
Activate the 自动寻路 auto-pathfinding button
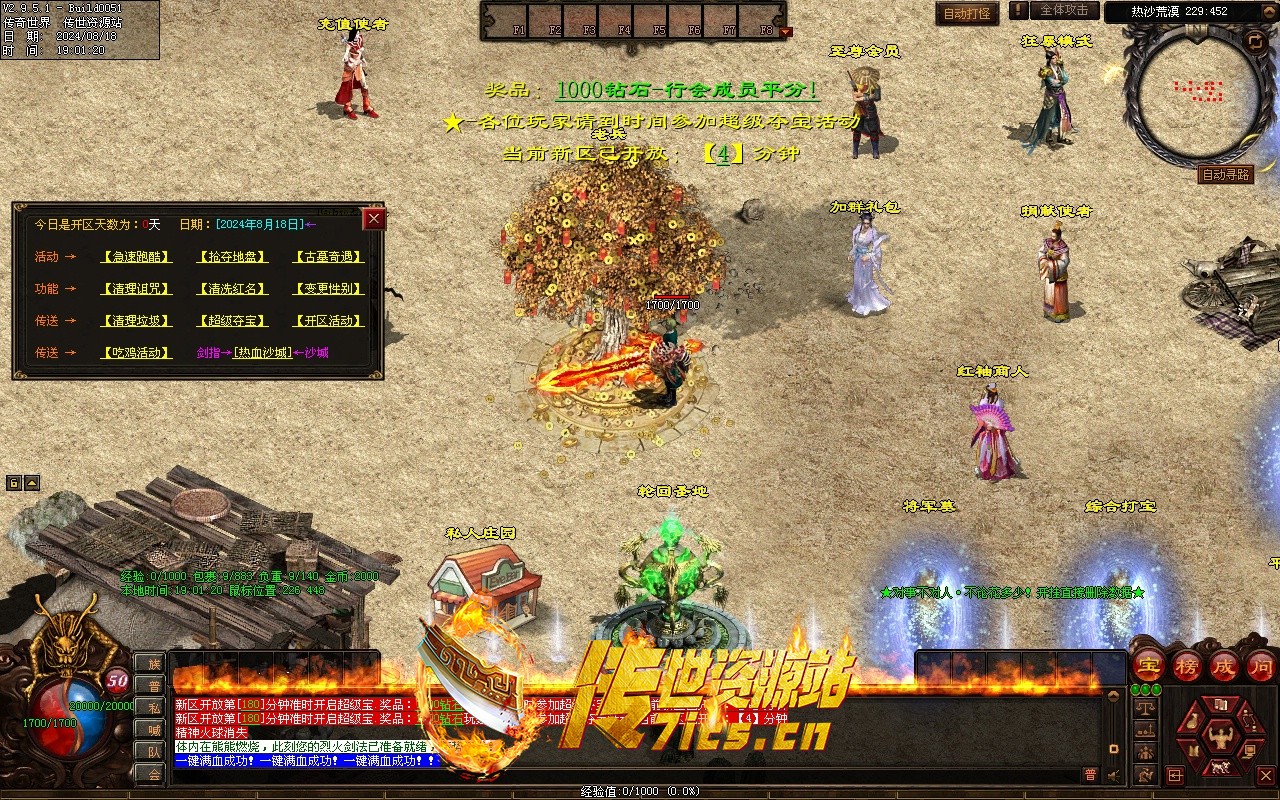click(x=1225, y=175)
